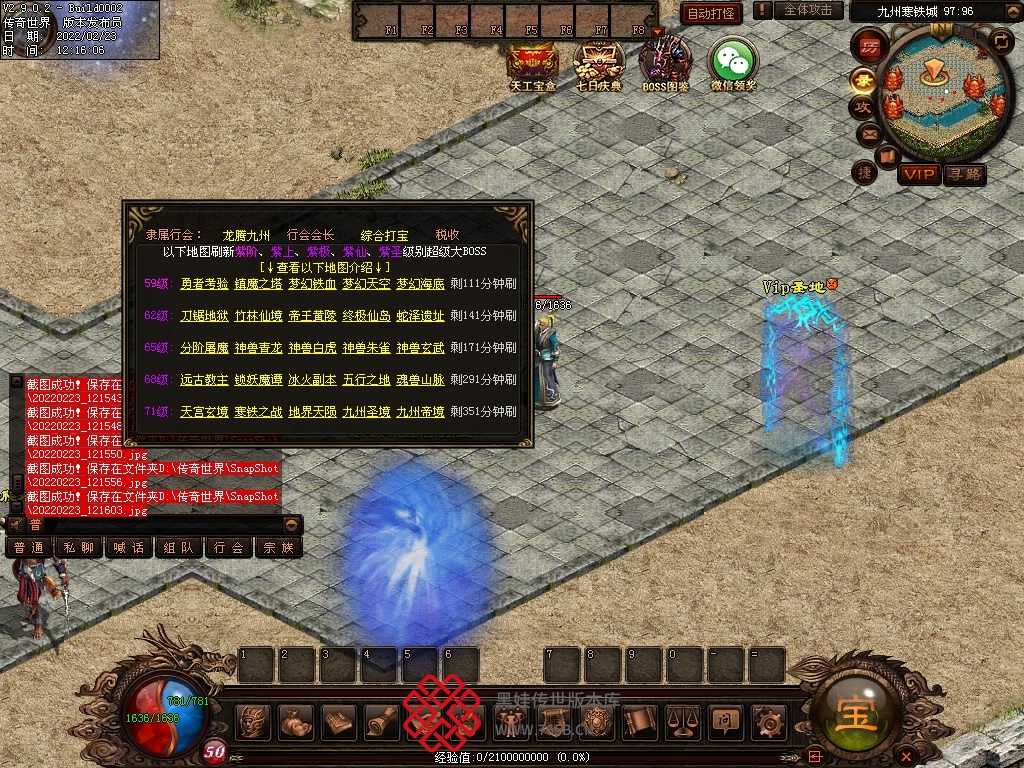Select the 冰火副本 dungeon link
The width and height of the screenshot is (1024, 768).
coord(312,380)
